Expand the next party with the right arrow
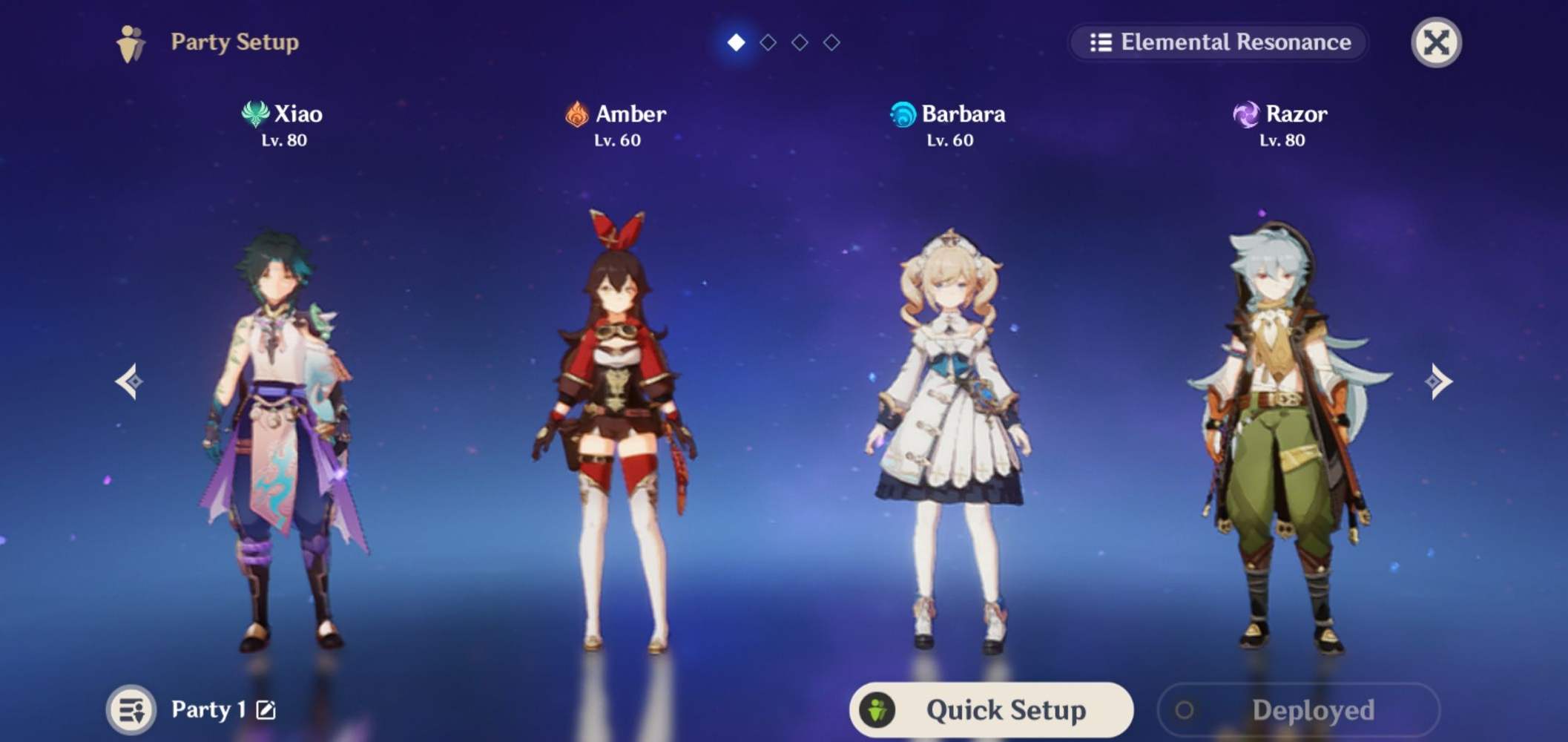This screenshot has width=1568, height=742. pos(1437,380)
